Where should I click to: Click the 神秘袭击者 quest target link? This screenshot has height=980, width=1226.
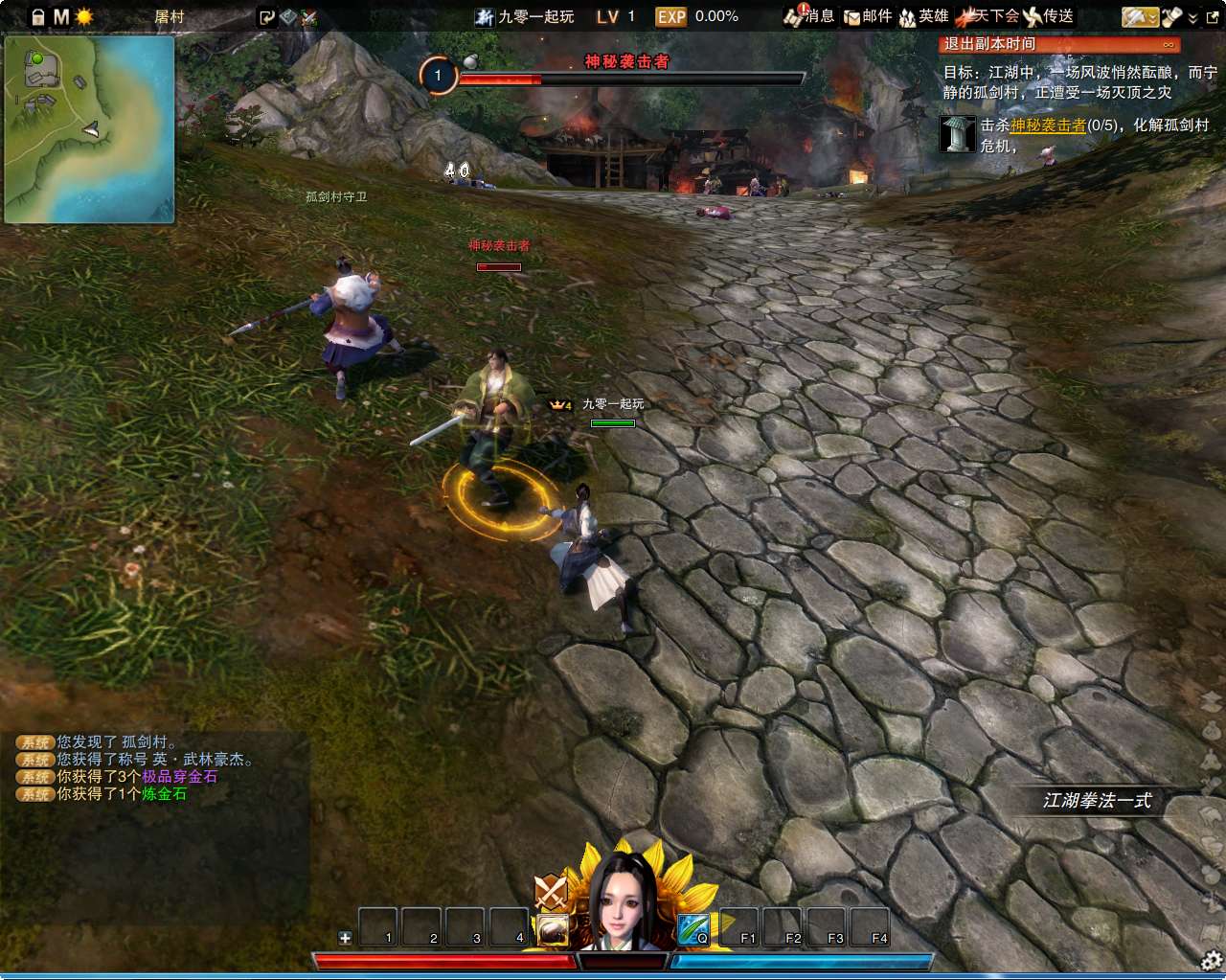pos(1048,125)
